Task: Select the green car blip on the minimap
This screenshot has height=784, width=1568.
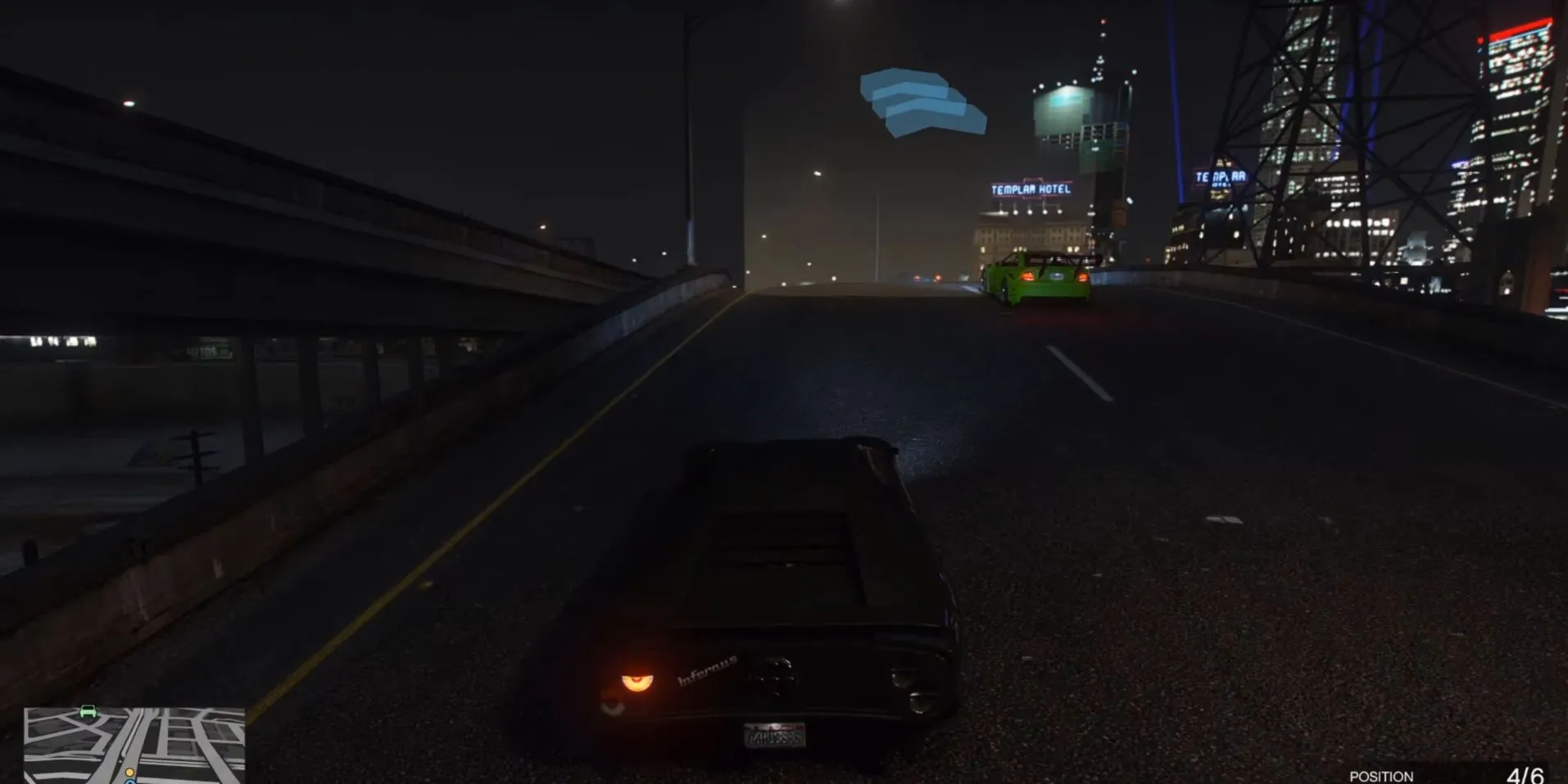Action: (88, 712)
